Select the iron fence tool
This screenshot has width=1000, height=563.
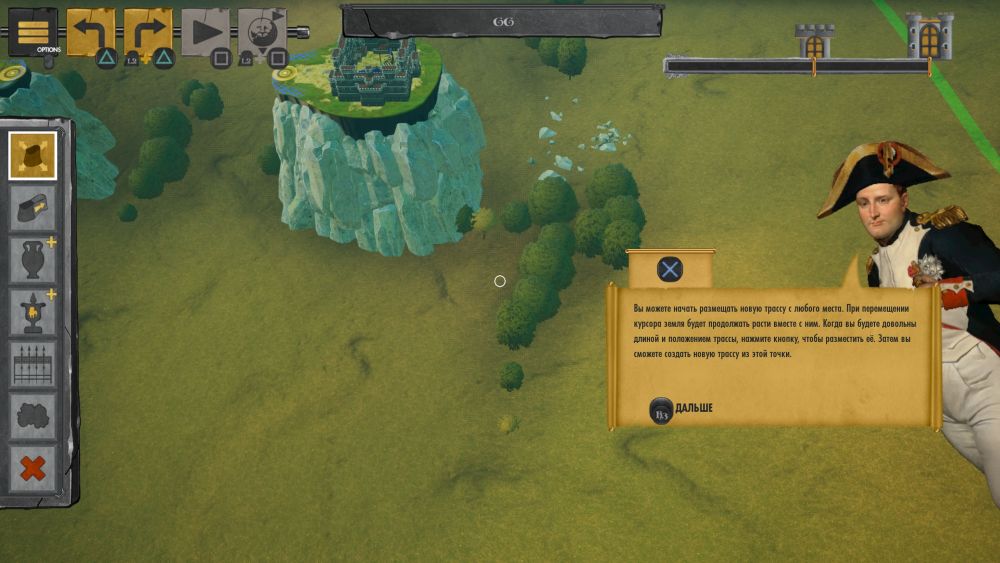click(33, 365)
